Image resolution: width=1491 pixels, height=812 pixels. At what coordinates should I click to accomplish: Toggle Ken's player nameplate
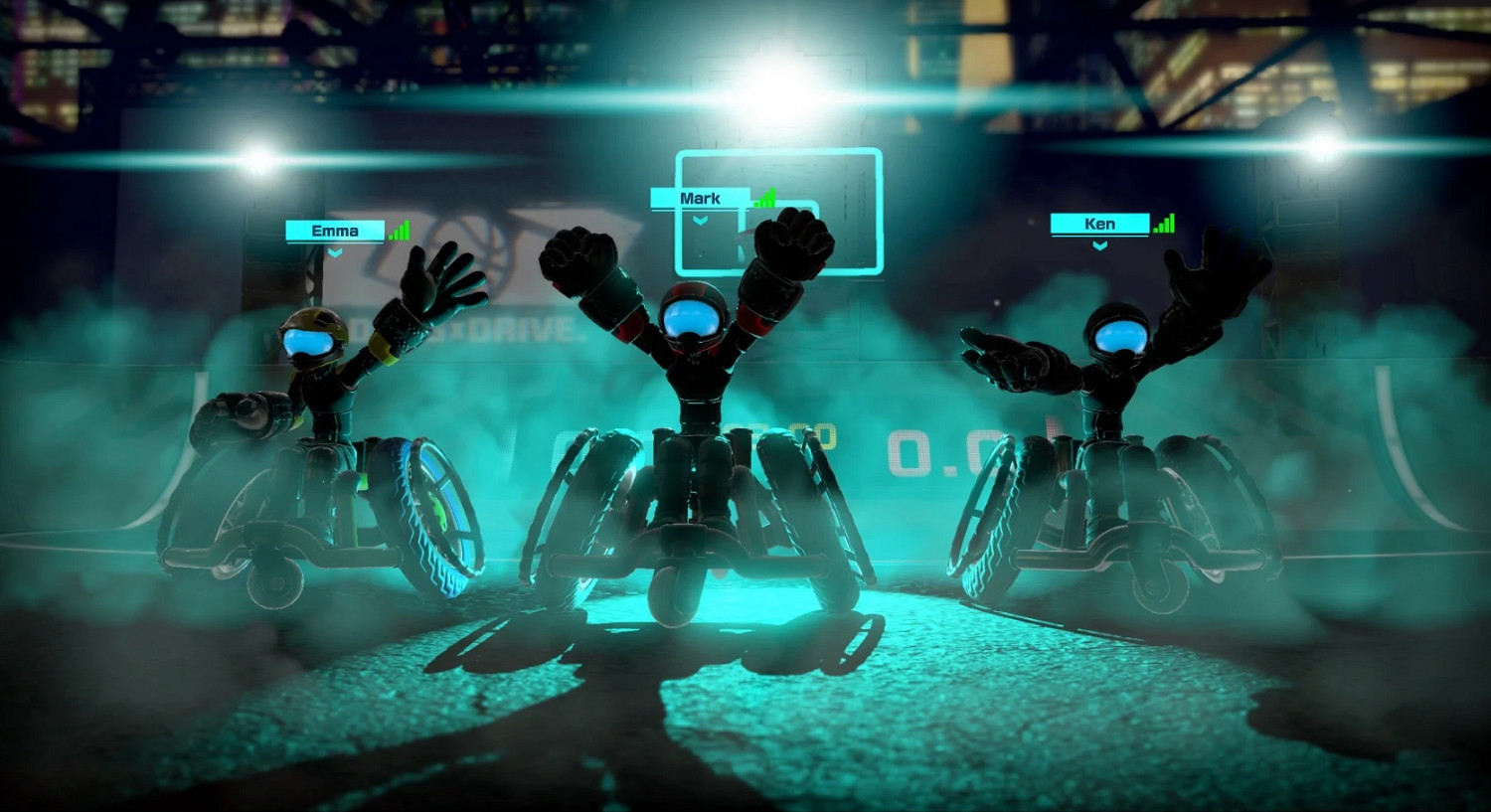coord(1099,223)
